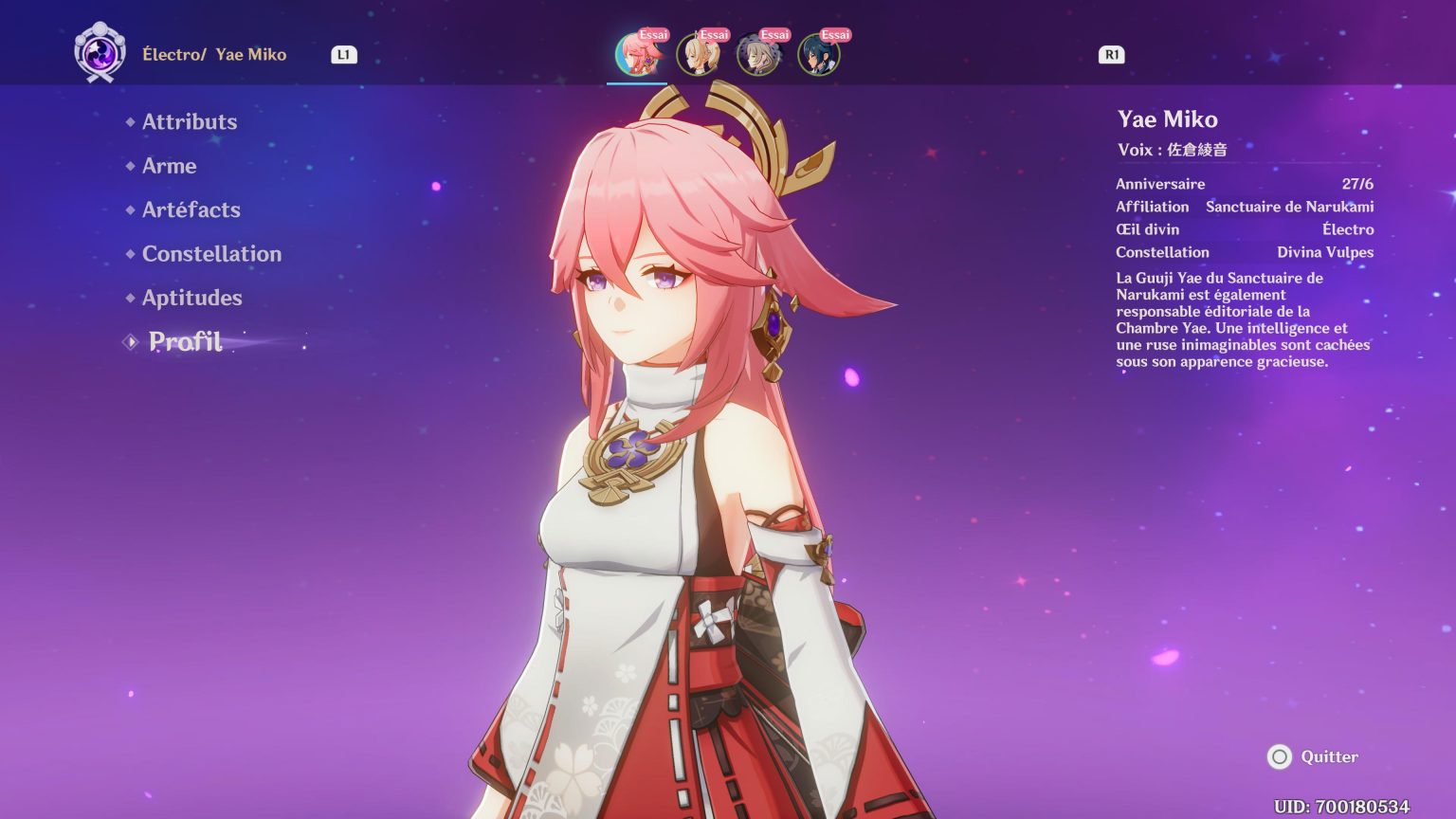
Task: Toggle the diamond marker beside Profil
Action: 130,341
